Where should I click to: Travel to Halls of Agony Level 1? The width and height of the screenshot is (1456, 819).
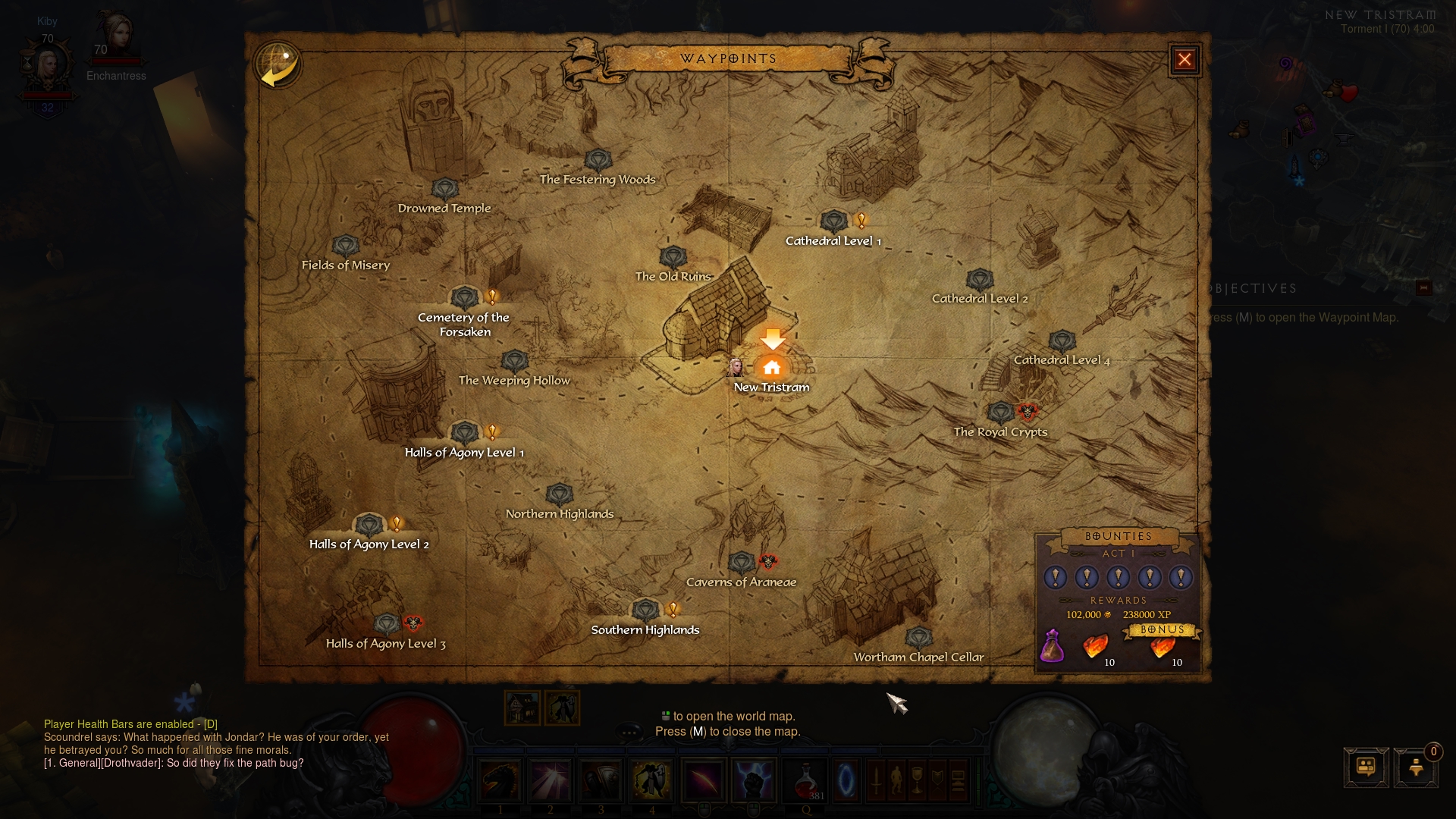(x=465, y=433)
